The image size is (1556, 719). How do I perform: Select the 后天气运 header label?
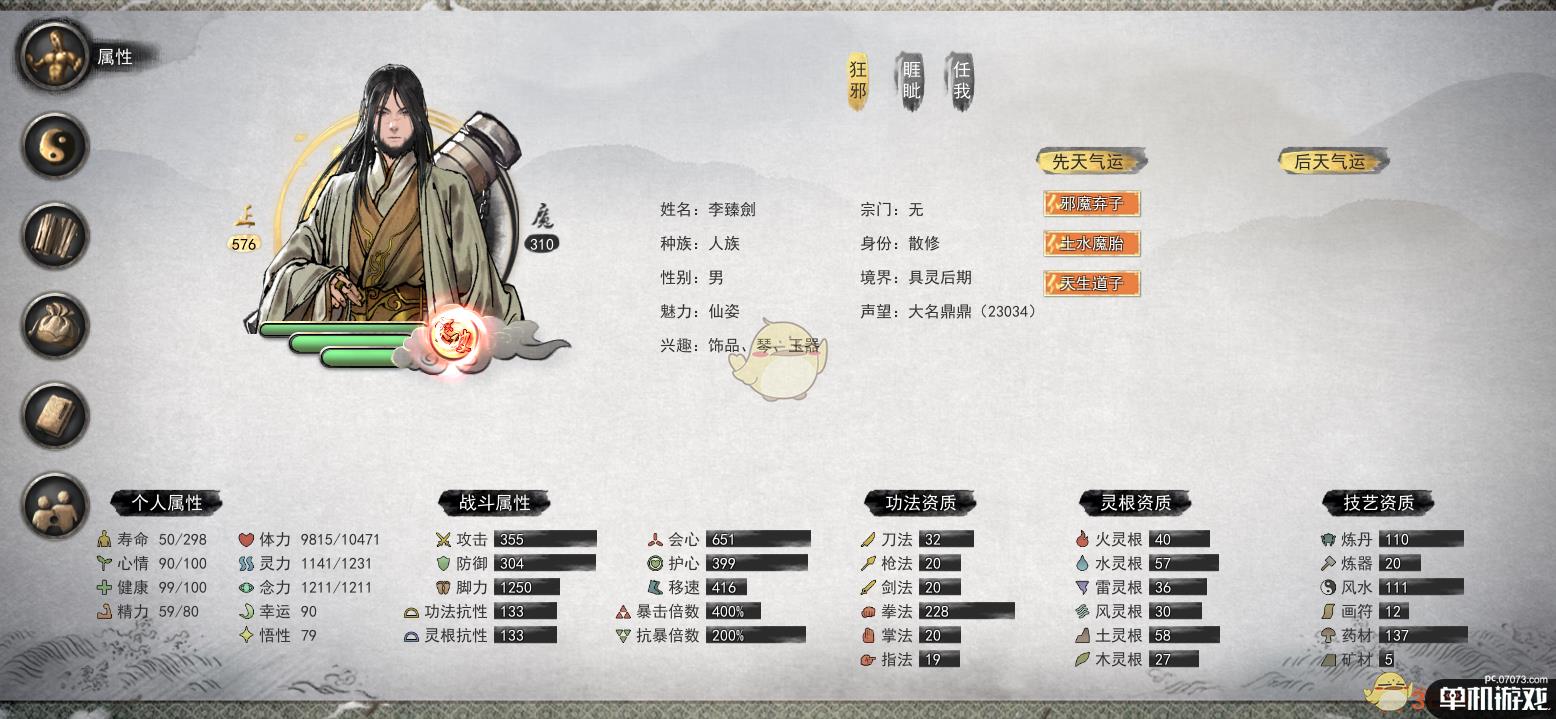(1330, 161)
